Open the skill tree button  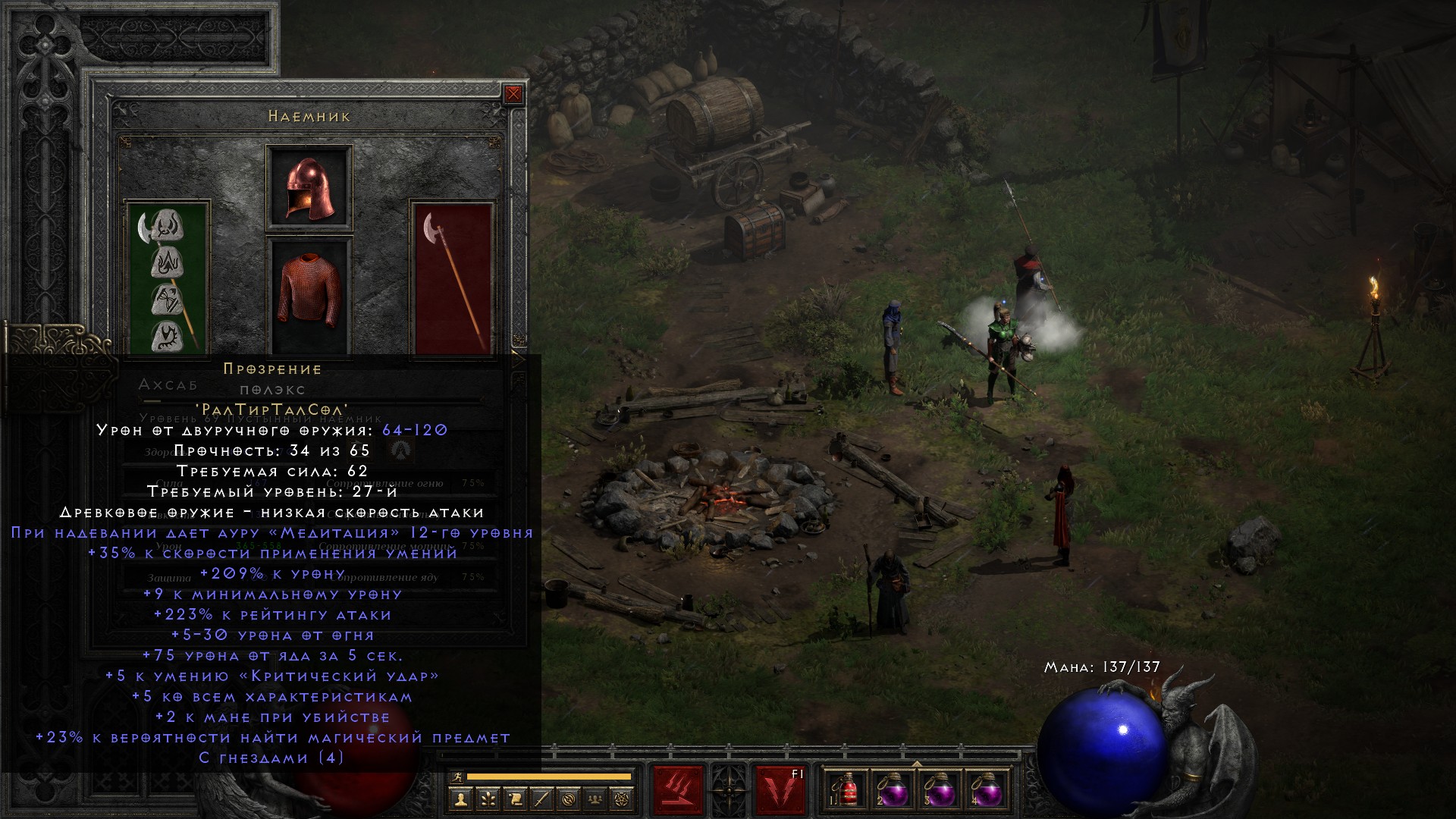tap(488, 799)
